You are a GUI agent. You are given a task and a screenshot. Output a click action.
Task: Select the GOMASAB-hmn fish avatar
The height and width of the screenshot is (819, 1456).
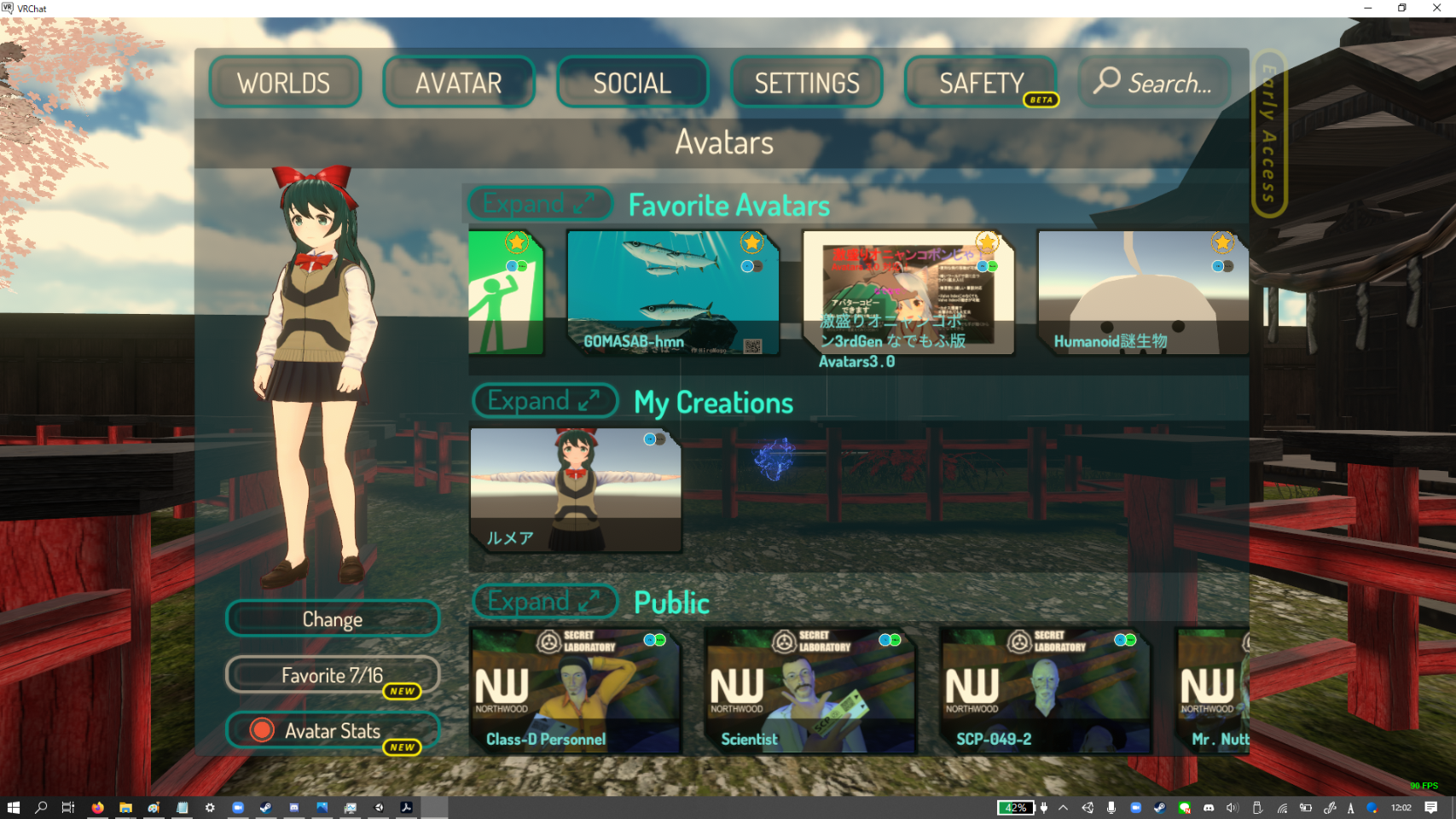point(673,293)
